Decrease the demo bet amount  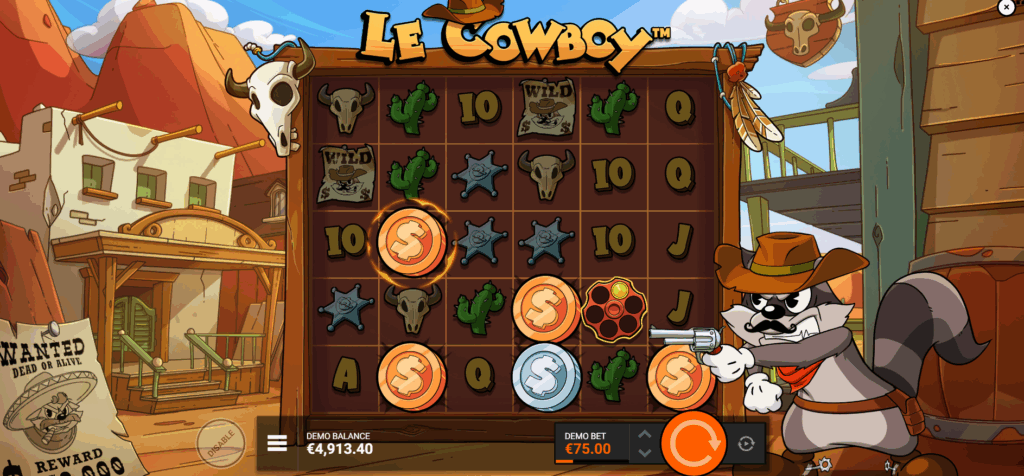(644, 452)
